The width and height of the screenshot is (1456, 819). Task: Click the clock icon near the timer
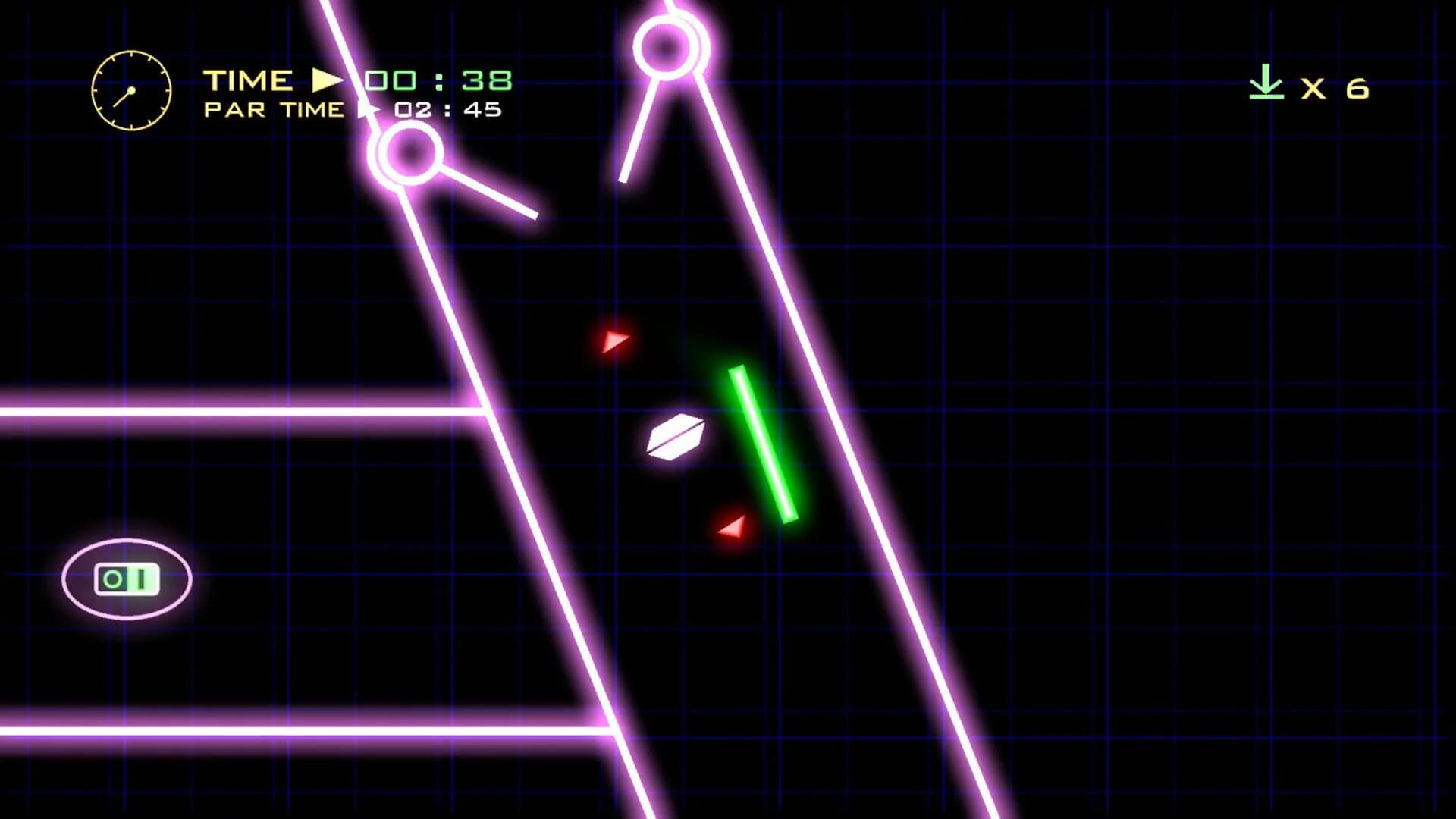[130, 89]
